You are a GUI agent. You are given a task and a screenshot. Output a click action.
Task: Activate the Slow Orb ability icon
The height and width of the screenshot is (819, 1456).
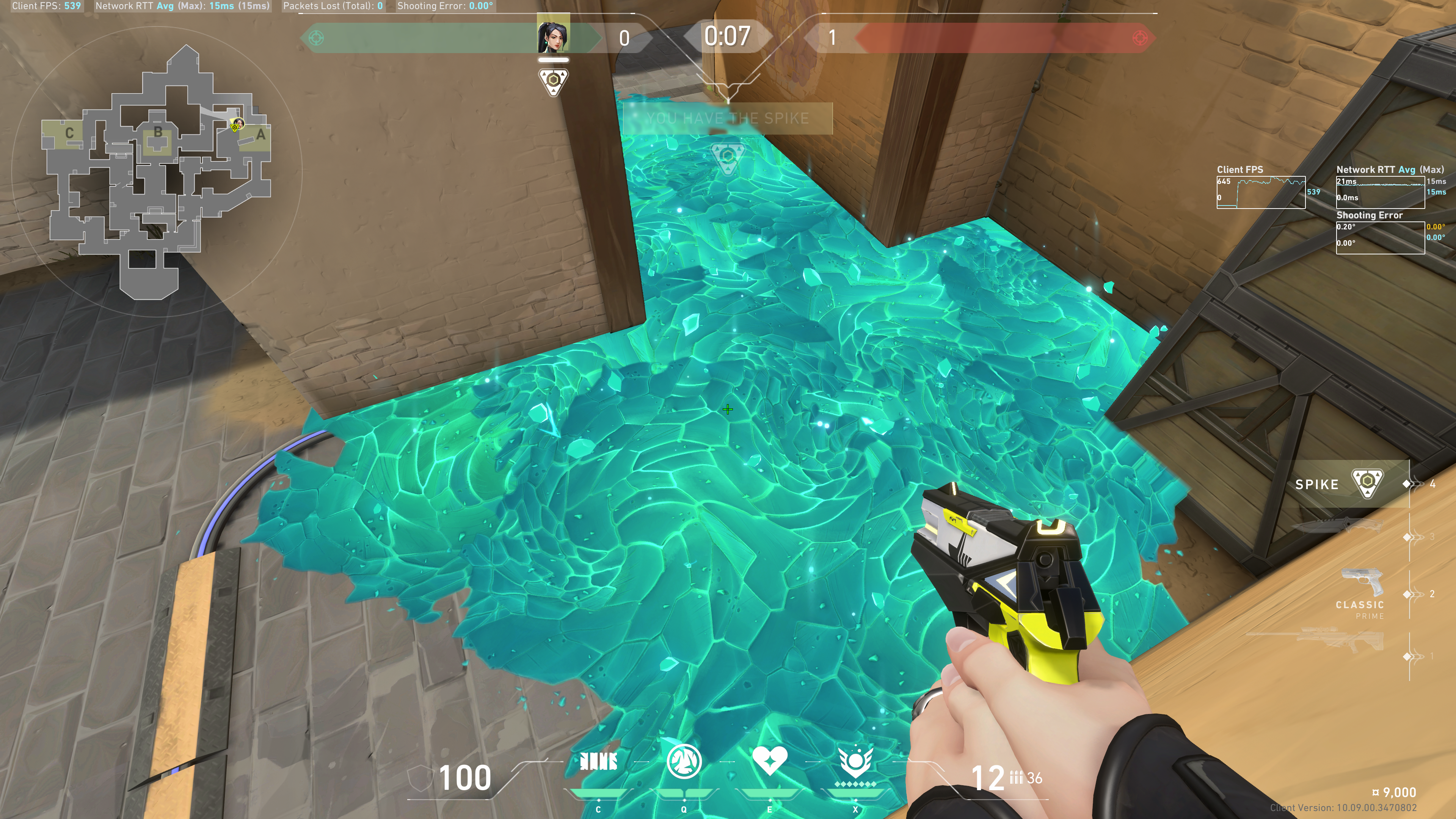click(x=684, y=761)
